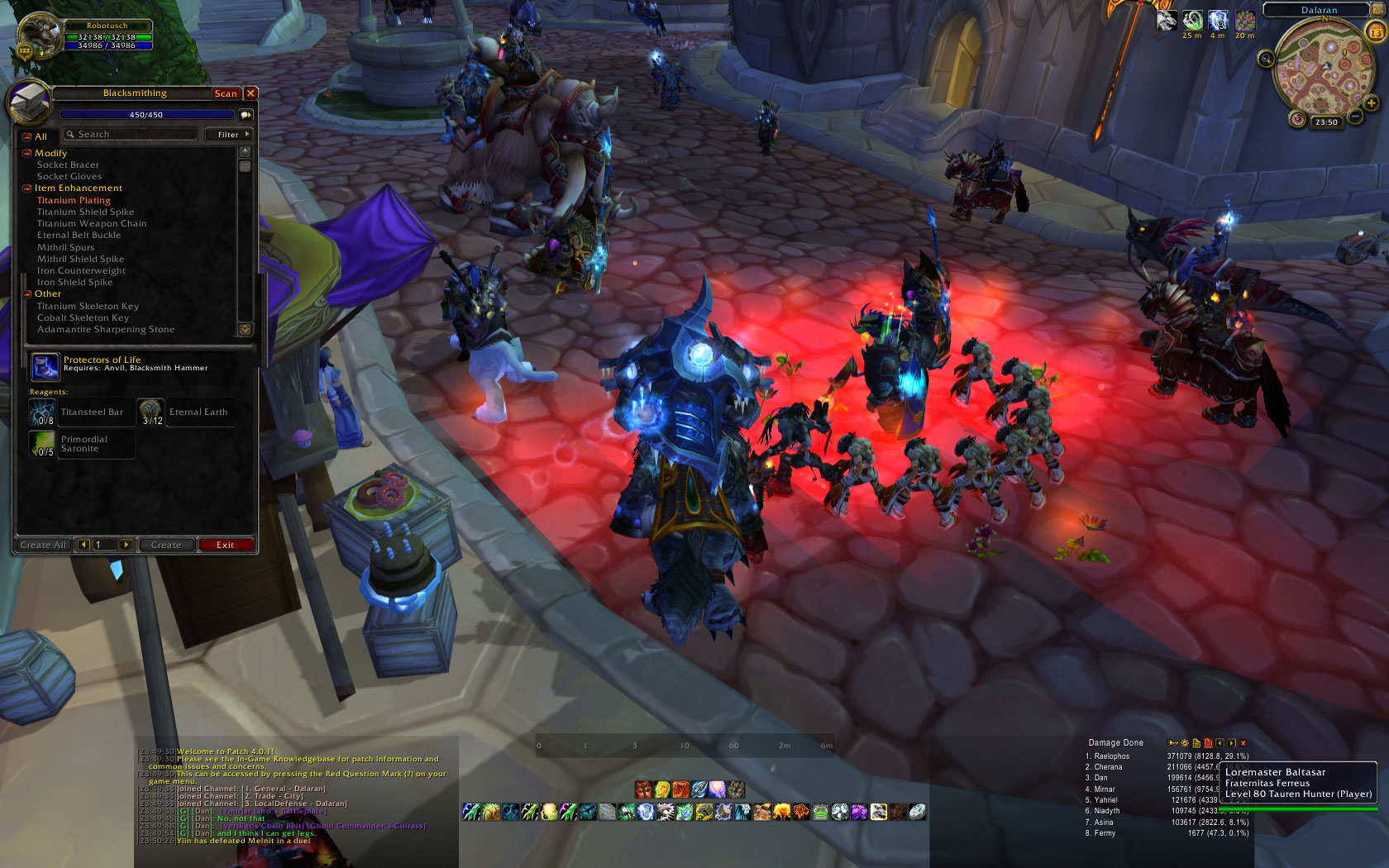Viewport: 1389px width, 868px height.
Task: Click the Eternal Earth reagent icon
Action: point(150,412)
